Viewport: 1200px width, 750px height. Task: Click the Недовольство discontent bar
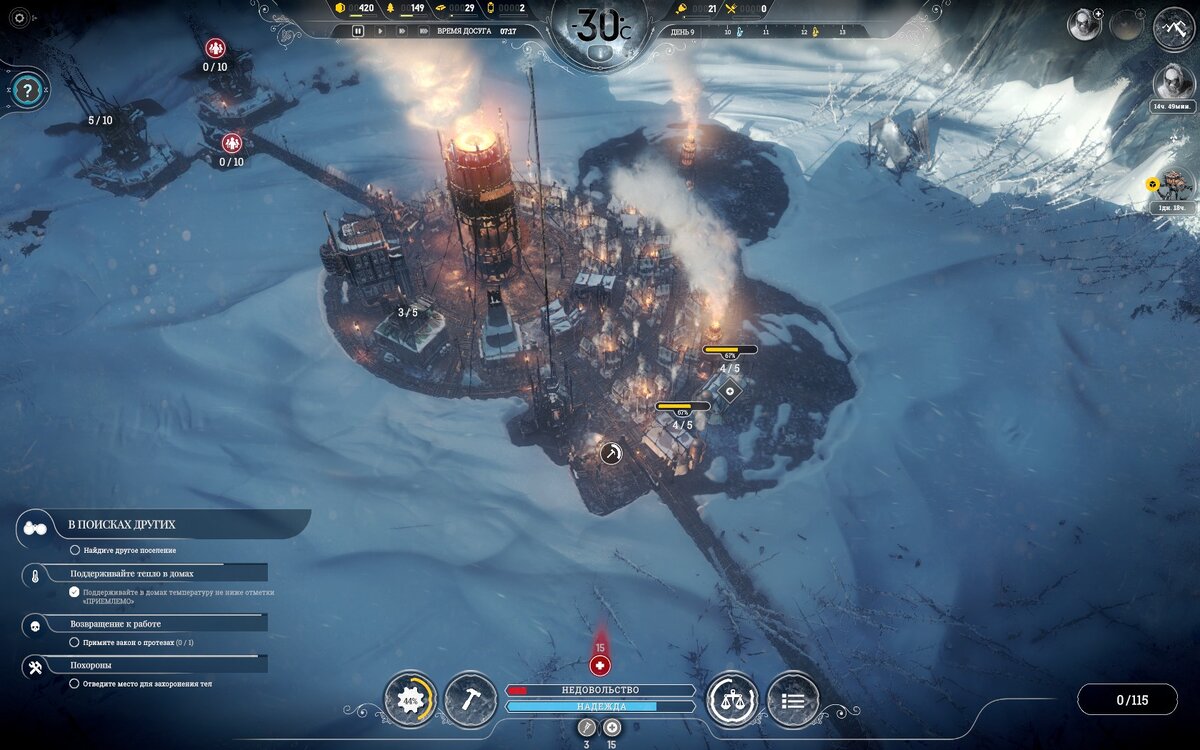[600, 690]
